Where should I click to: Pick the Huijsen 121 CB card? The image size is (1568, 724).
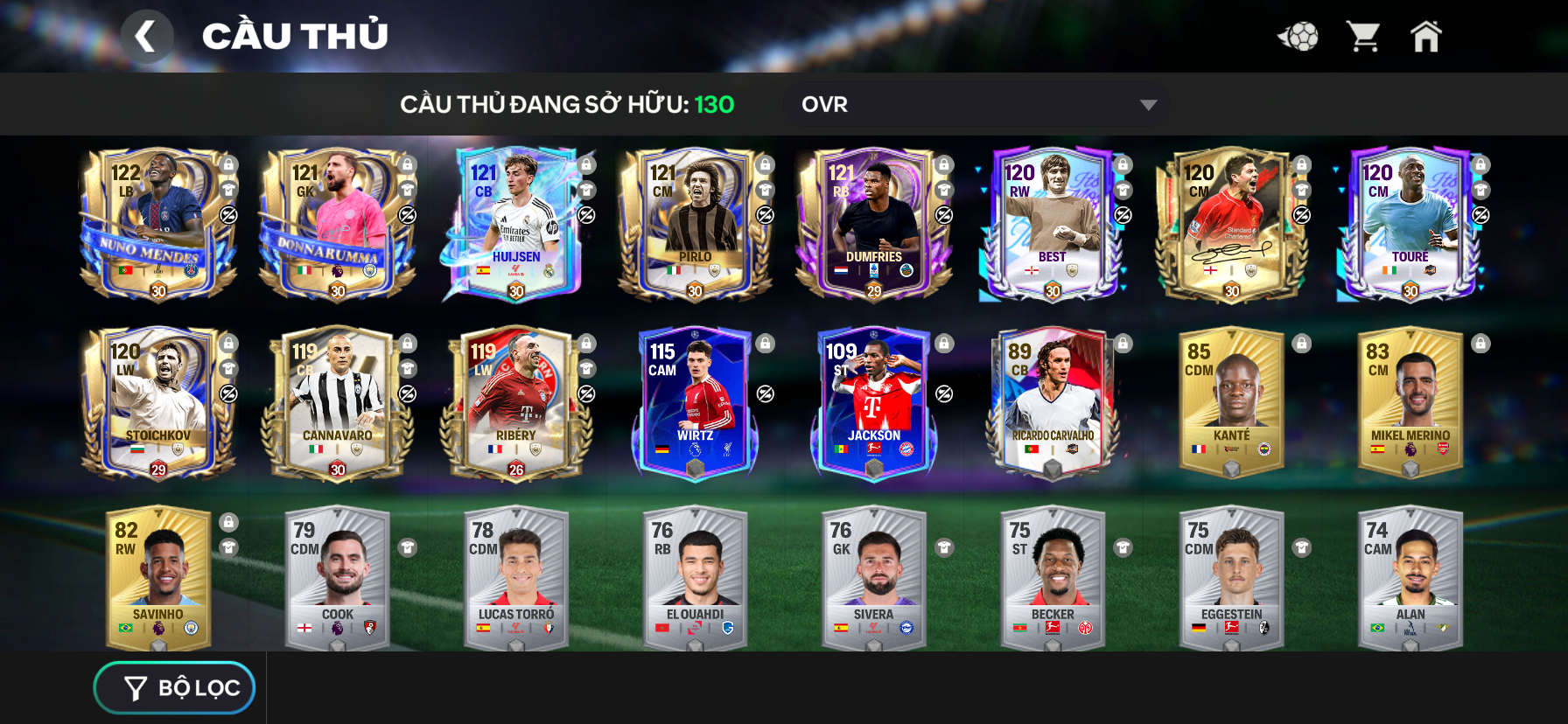coord(516,225)
